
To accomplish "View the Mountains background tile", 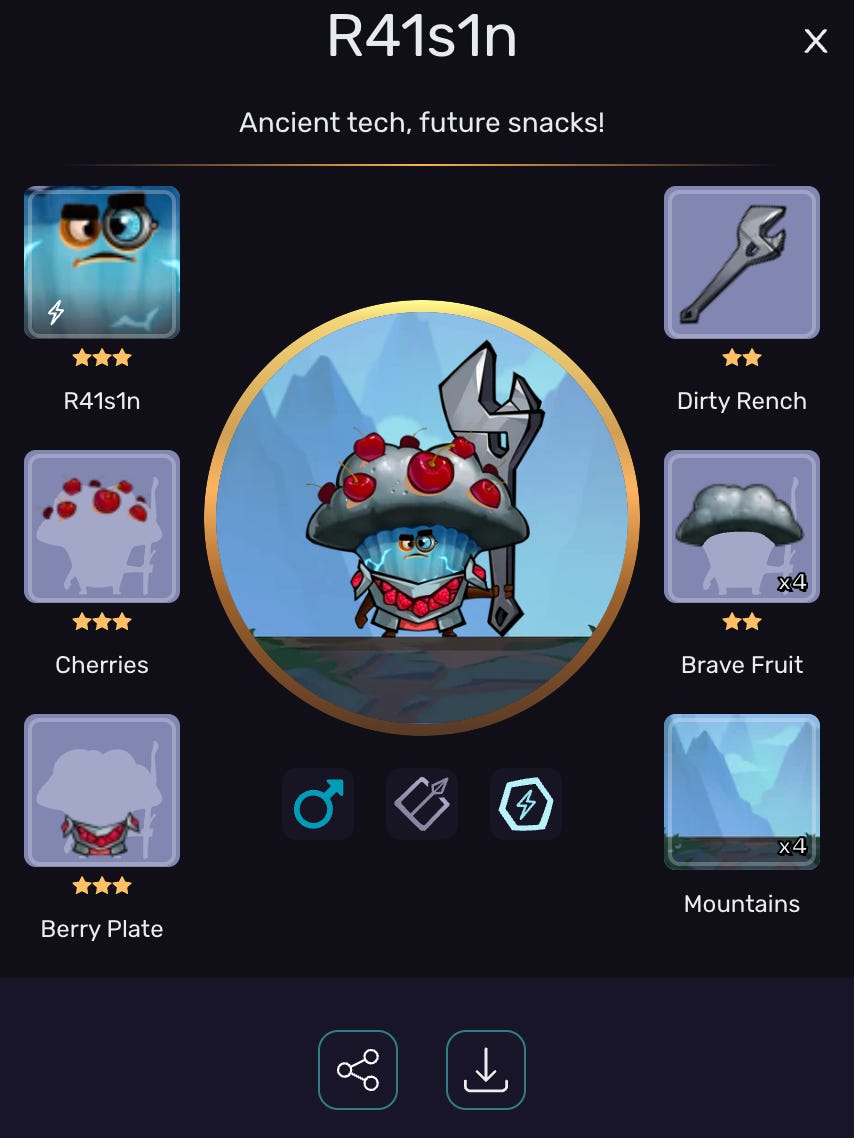I will pos(742,790).
